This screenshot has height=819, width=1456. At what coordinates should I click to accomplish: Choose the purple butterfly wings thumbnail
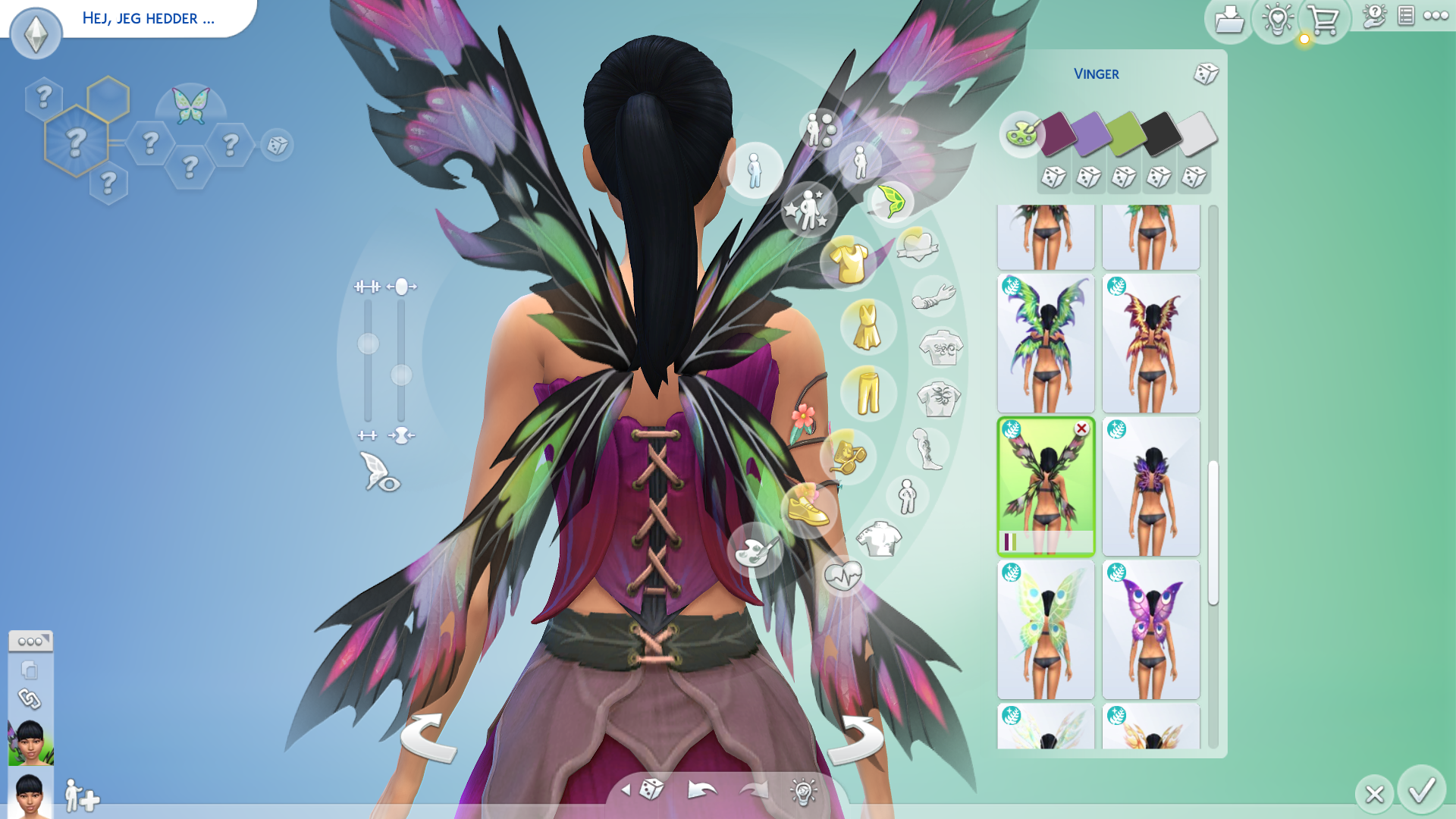(x=1150, y=629)
